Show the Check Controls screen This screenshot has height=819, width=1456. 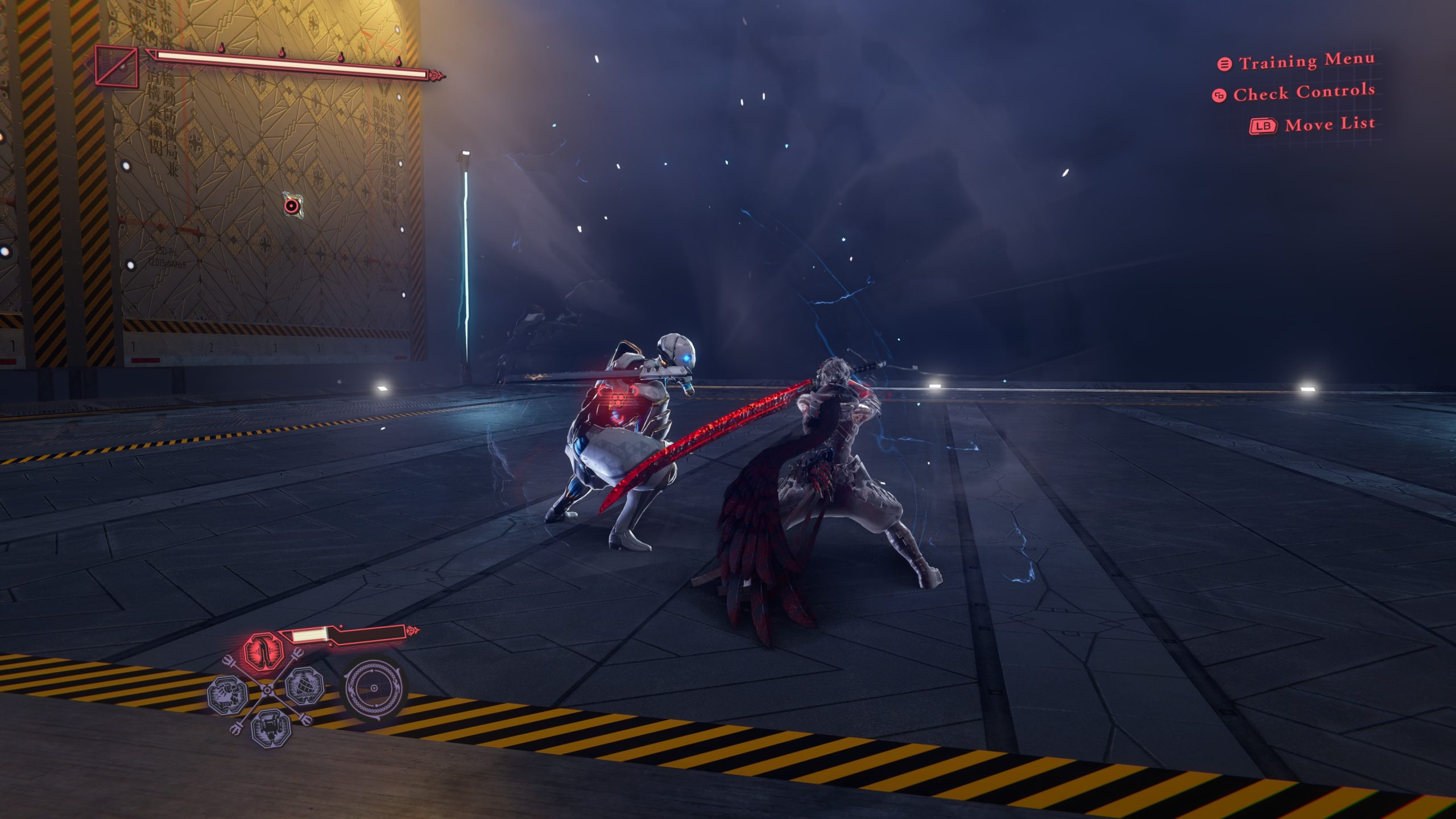coord(1303,93)
